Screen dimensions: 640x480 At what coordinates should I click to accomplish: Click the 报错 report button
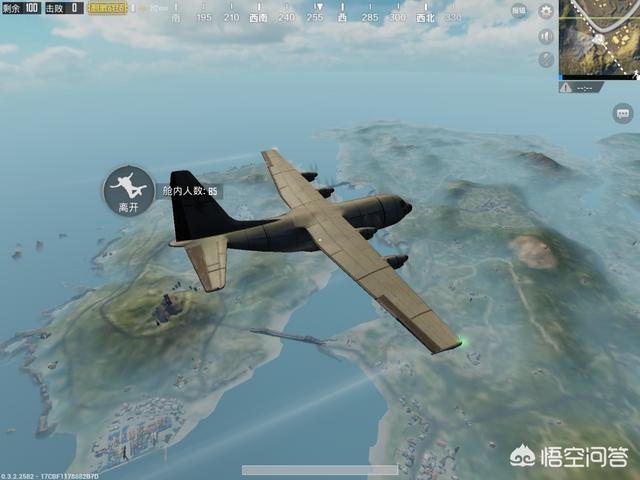[519, 11]
